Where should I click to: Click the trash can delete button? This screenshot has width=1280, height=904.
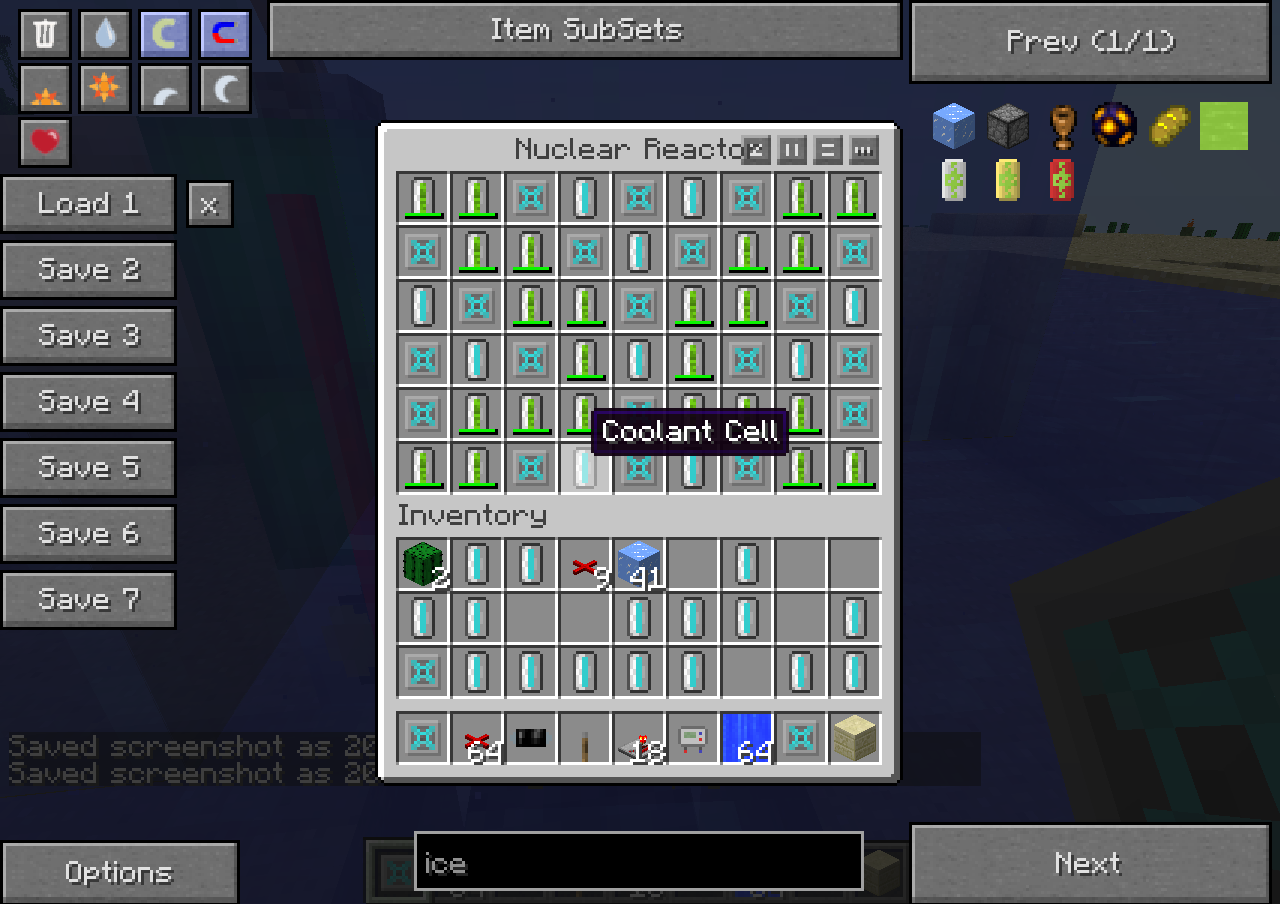[x=44, y=34]
